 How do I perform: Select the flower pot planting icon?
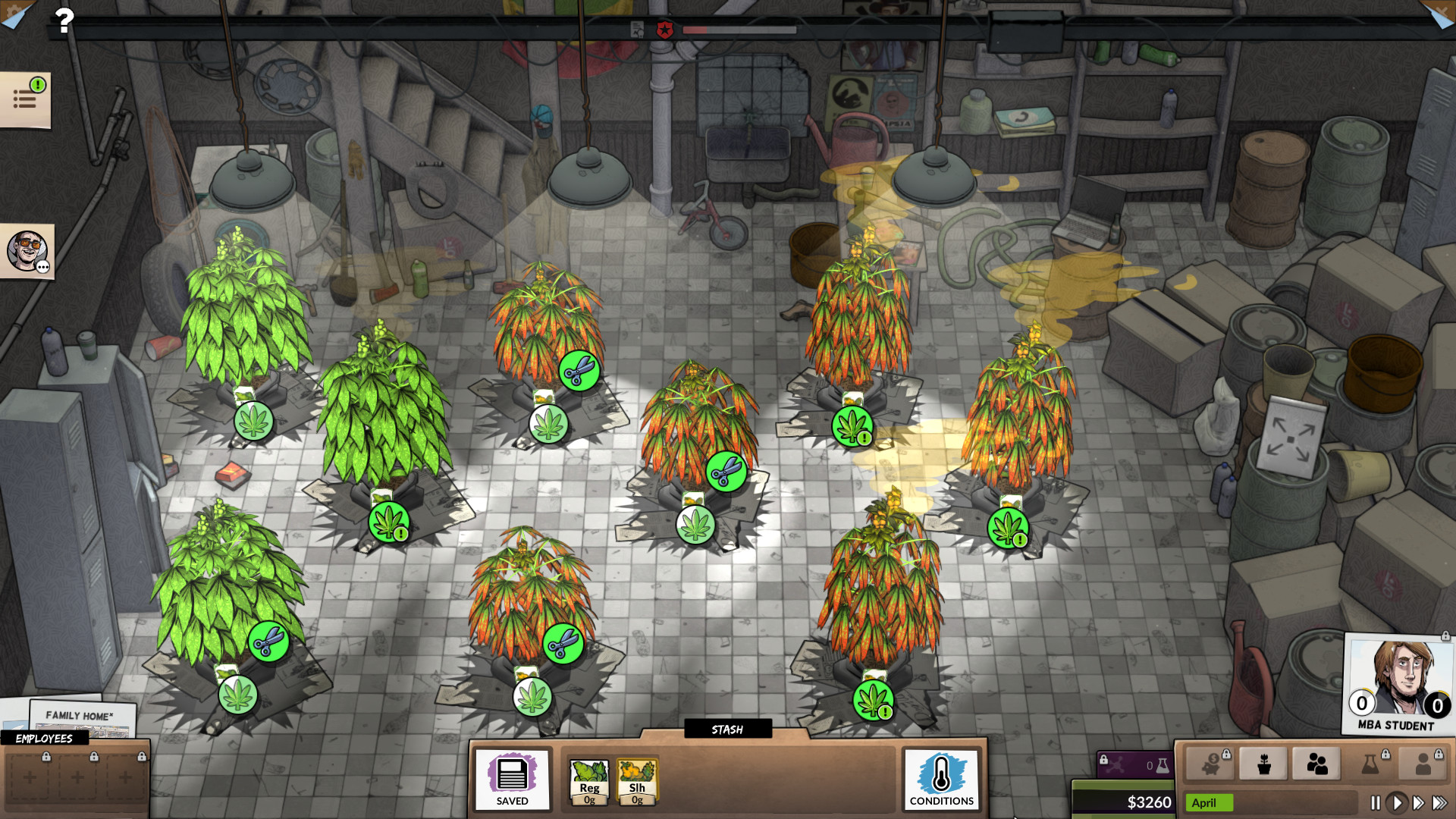tap(1263, 764)
